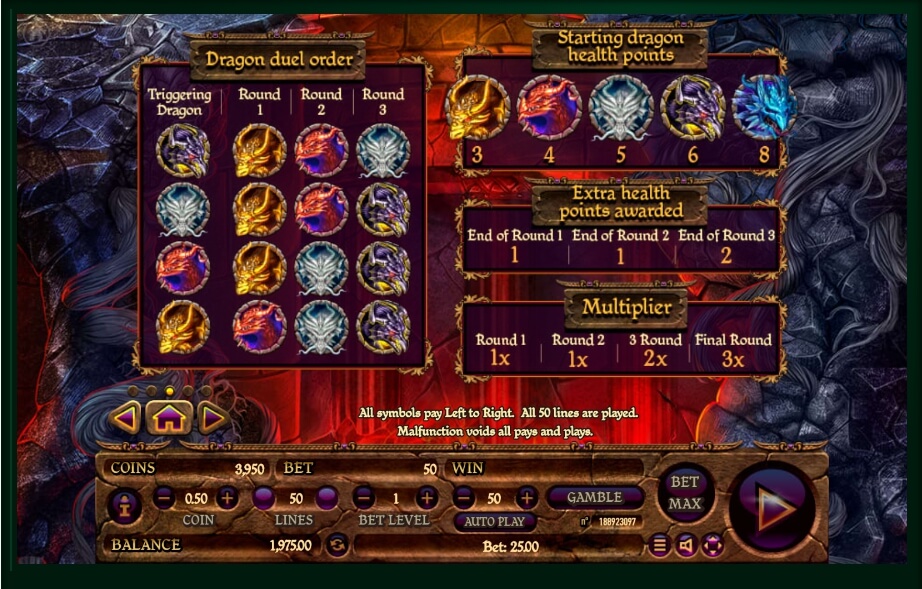Increase the coin value
The width and height of the screenshot is (922, 589).
[x=228, y=497]
